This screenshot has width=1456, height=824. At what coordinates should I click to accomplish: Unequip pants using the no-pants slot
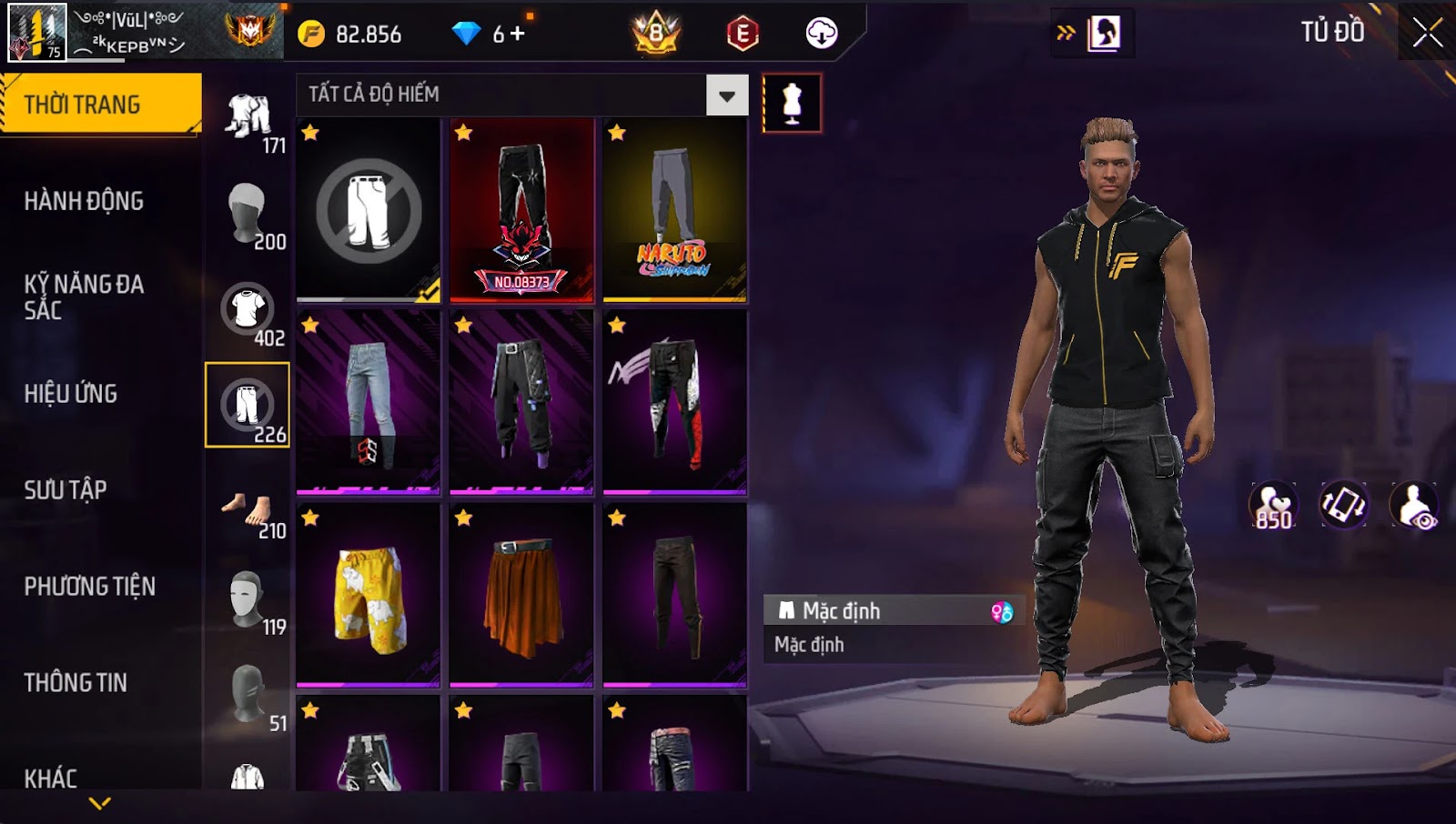coord(369,210)
